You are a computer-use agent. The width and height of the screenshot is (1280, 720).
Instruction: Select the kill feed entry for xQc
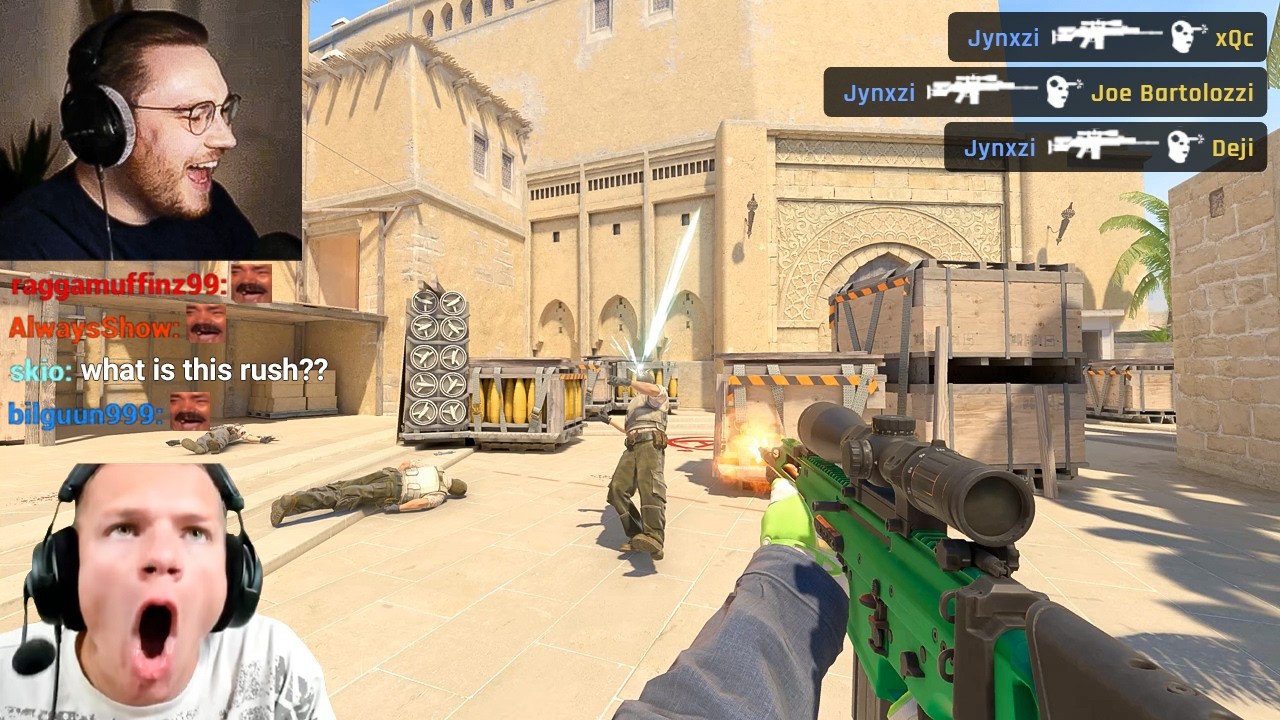point(1107,38)
